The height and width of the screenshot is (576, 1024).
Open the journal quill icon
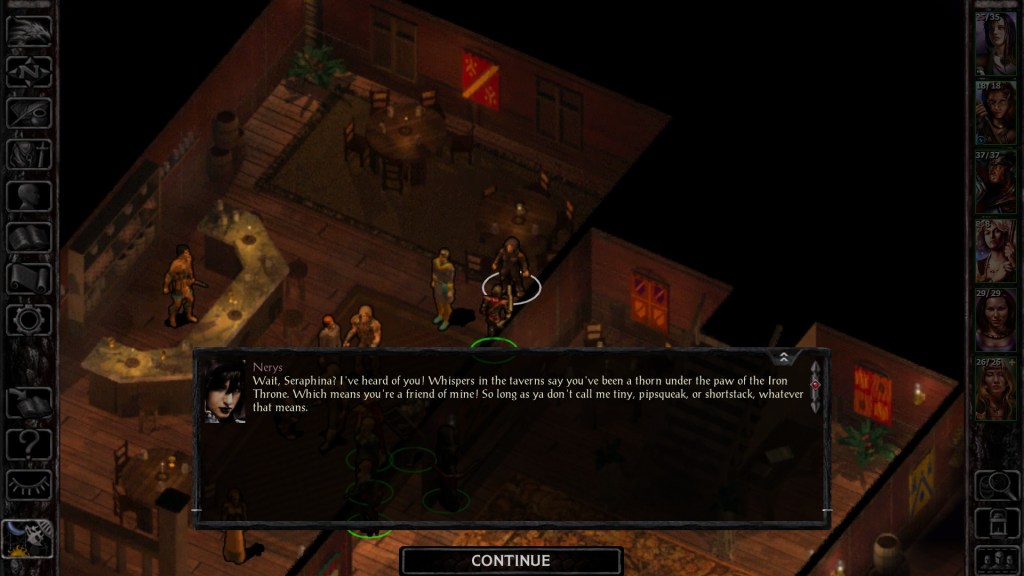click(x=28, y=113)
